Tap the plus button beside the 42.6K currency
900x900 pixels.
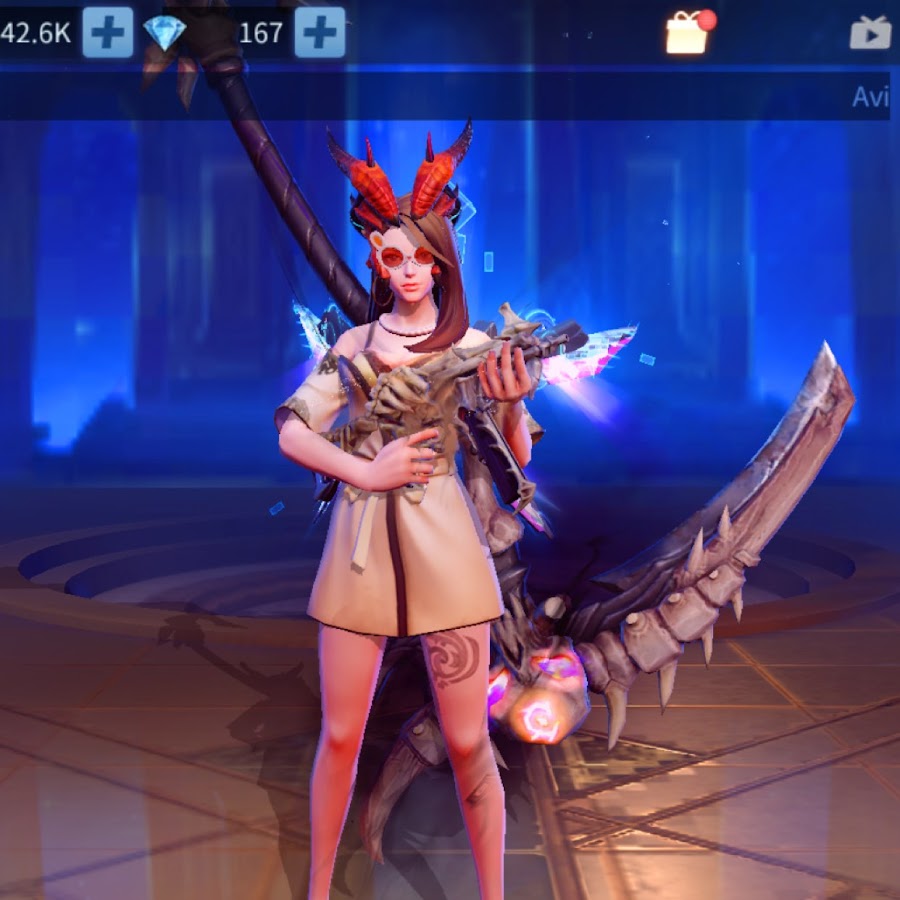click(x=107, y=33)
